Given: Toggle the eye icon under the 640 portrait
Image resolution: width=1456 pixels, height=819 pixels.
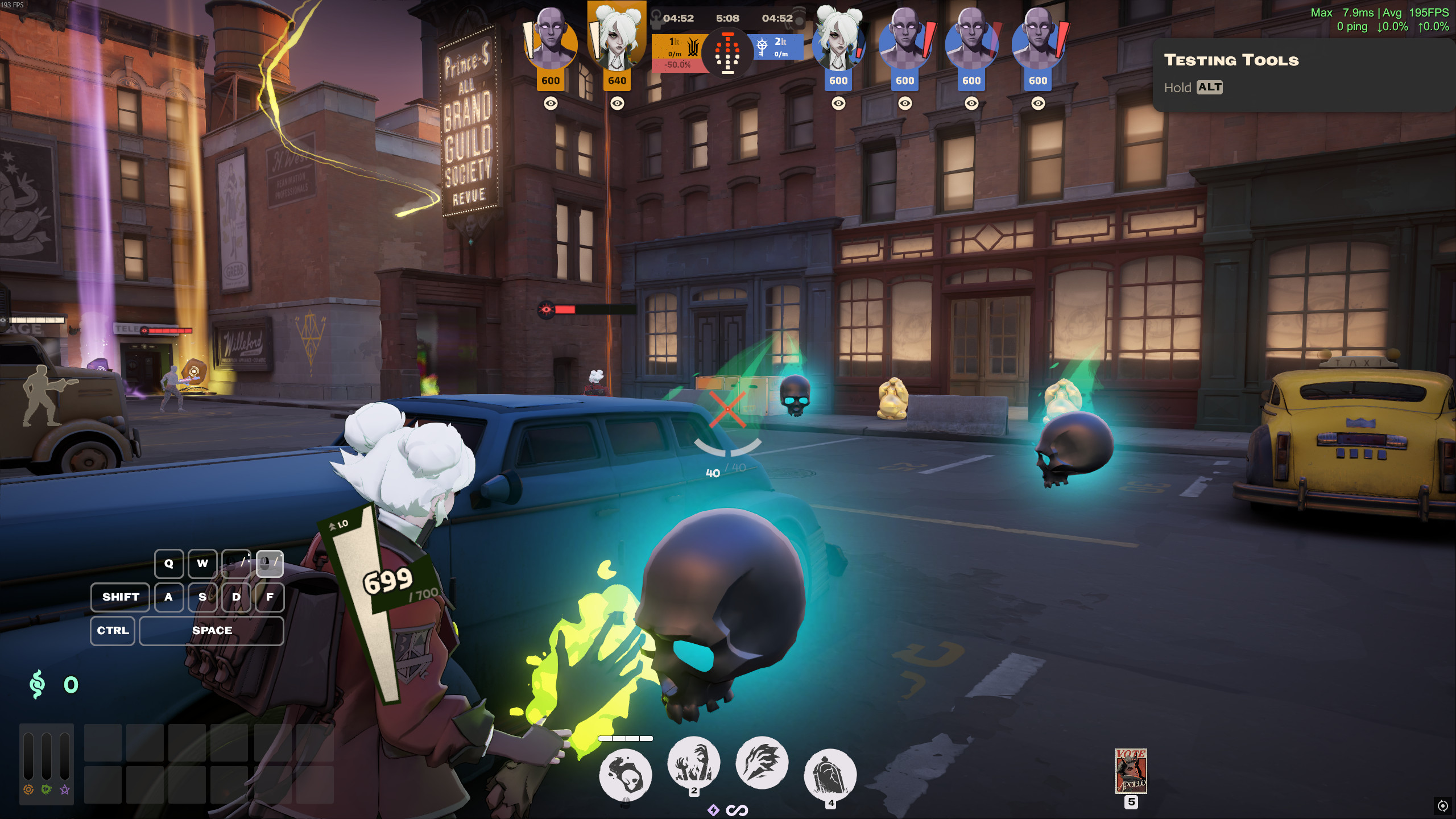Looking at the screenshot, I should click(617, 104).
